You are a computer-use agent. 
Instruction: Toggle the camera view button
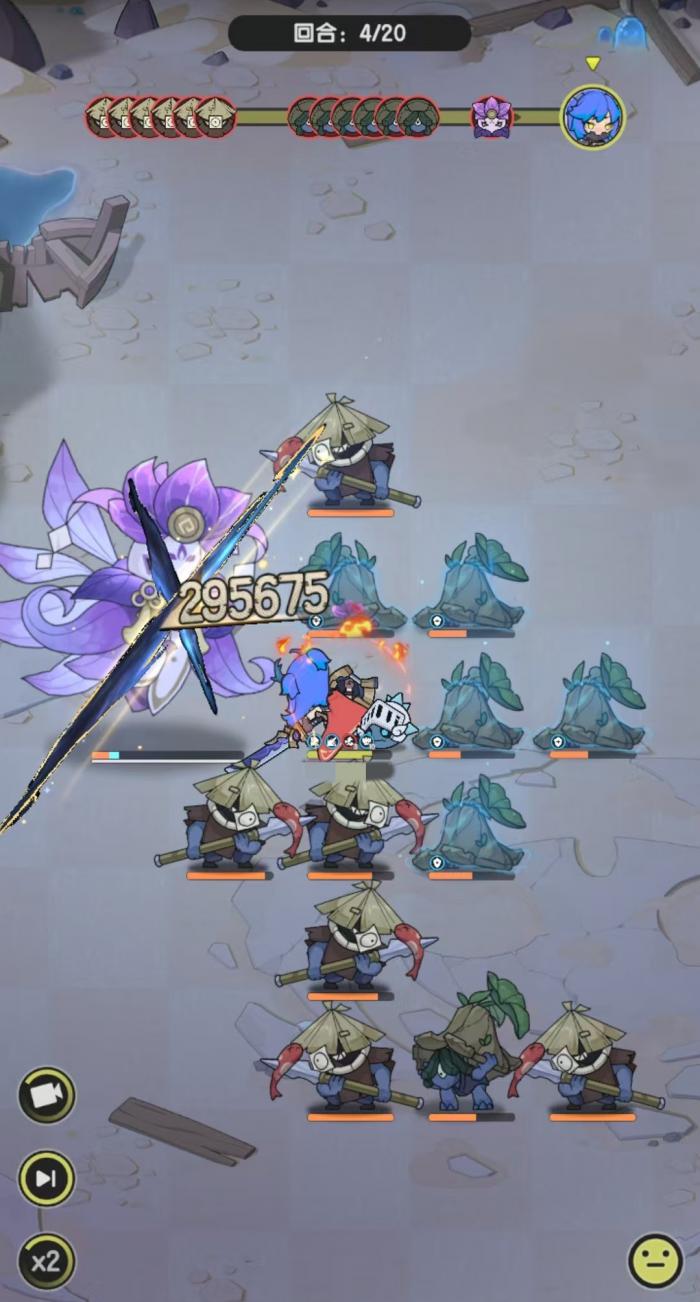(46, 1095)
